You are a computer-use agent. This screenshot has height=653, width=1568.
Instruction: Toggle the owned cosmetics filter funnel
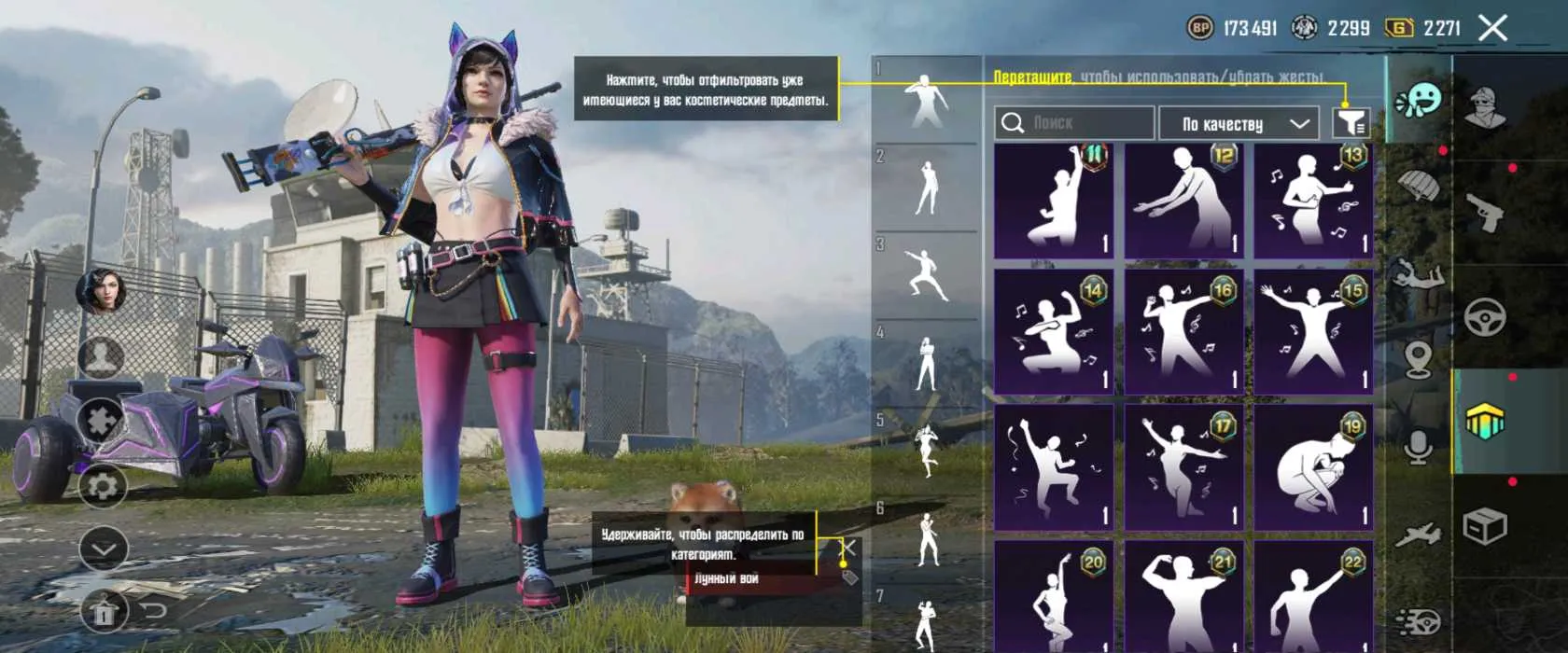click(1351, 122)
